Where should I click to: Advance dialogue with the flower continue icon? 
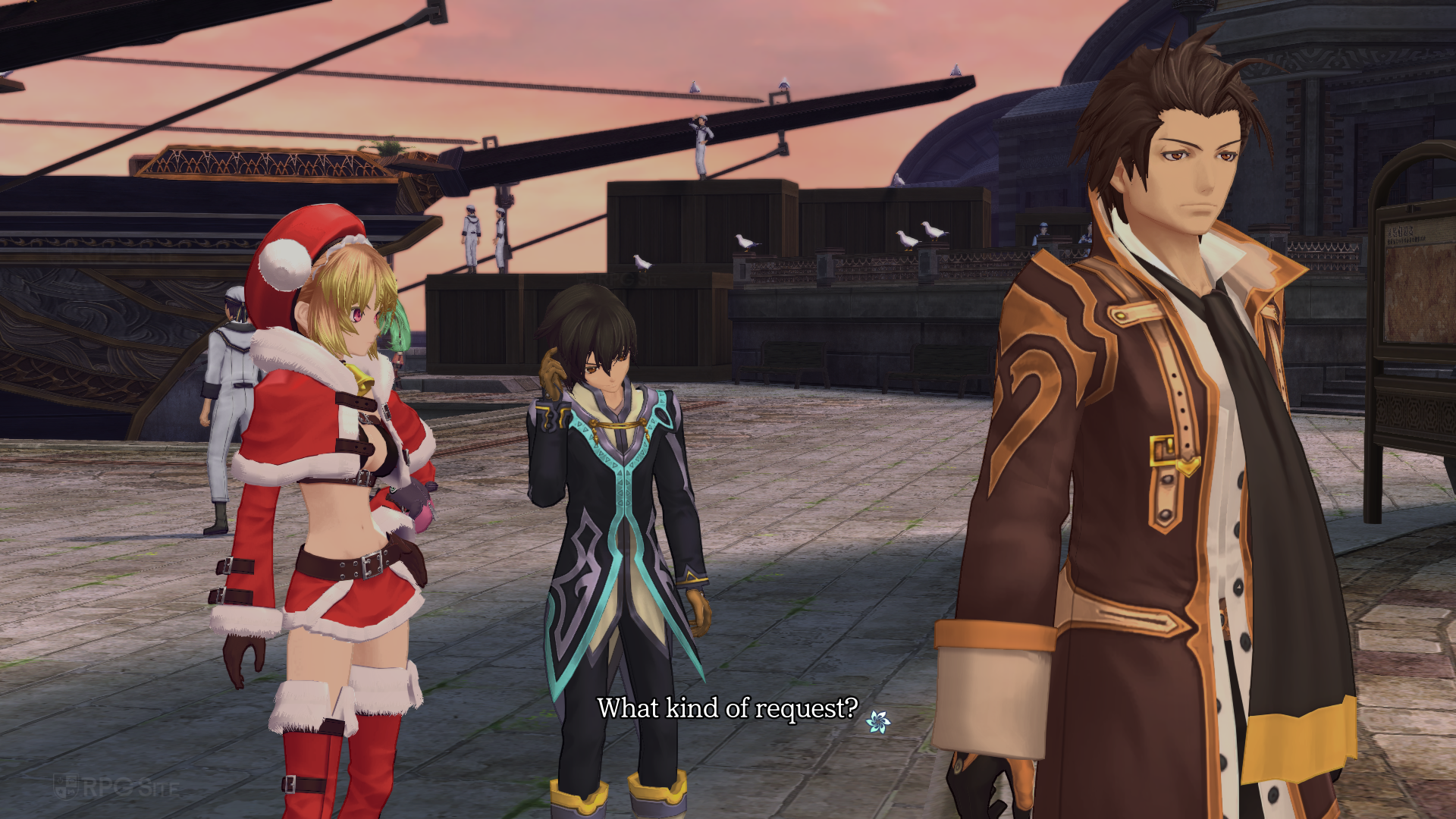point(878,721)
